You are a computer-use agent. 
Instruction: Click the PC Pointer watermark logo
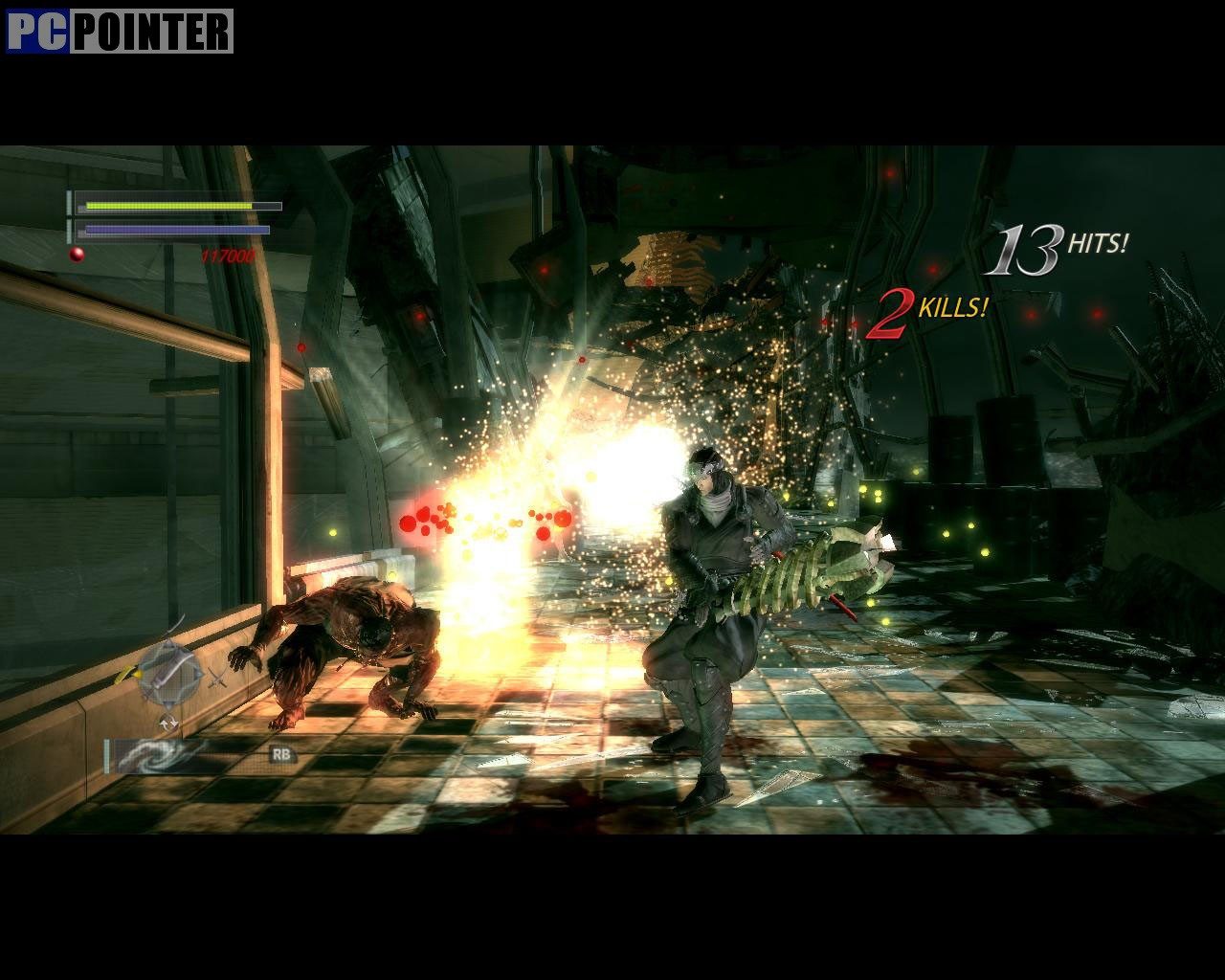120,31
